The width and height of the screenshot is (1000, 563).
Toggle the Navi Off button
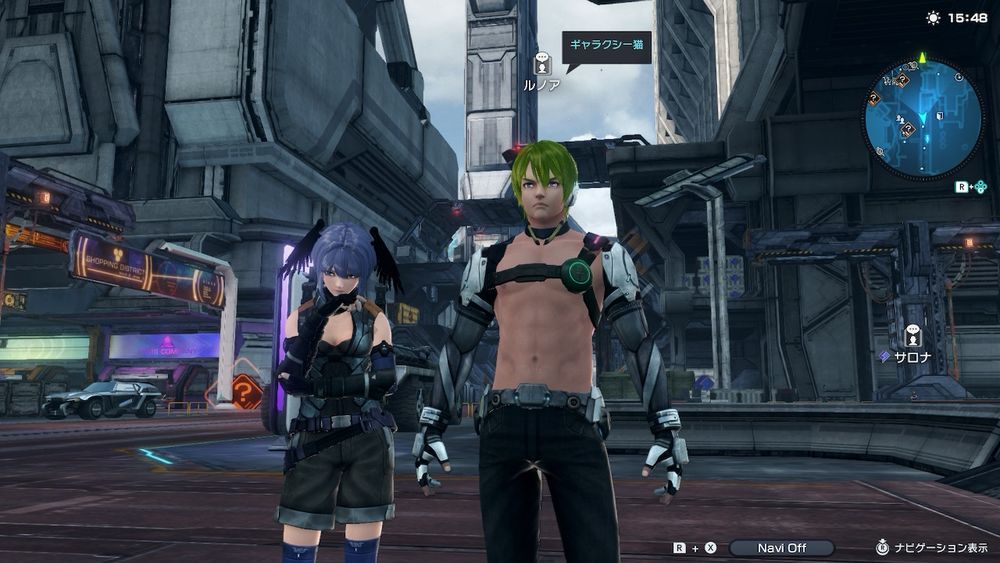[781, 548]
